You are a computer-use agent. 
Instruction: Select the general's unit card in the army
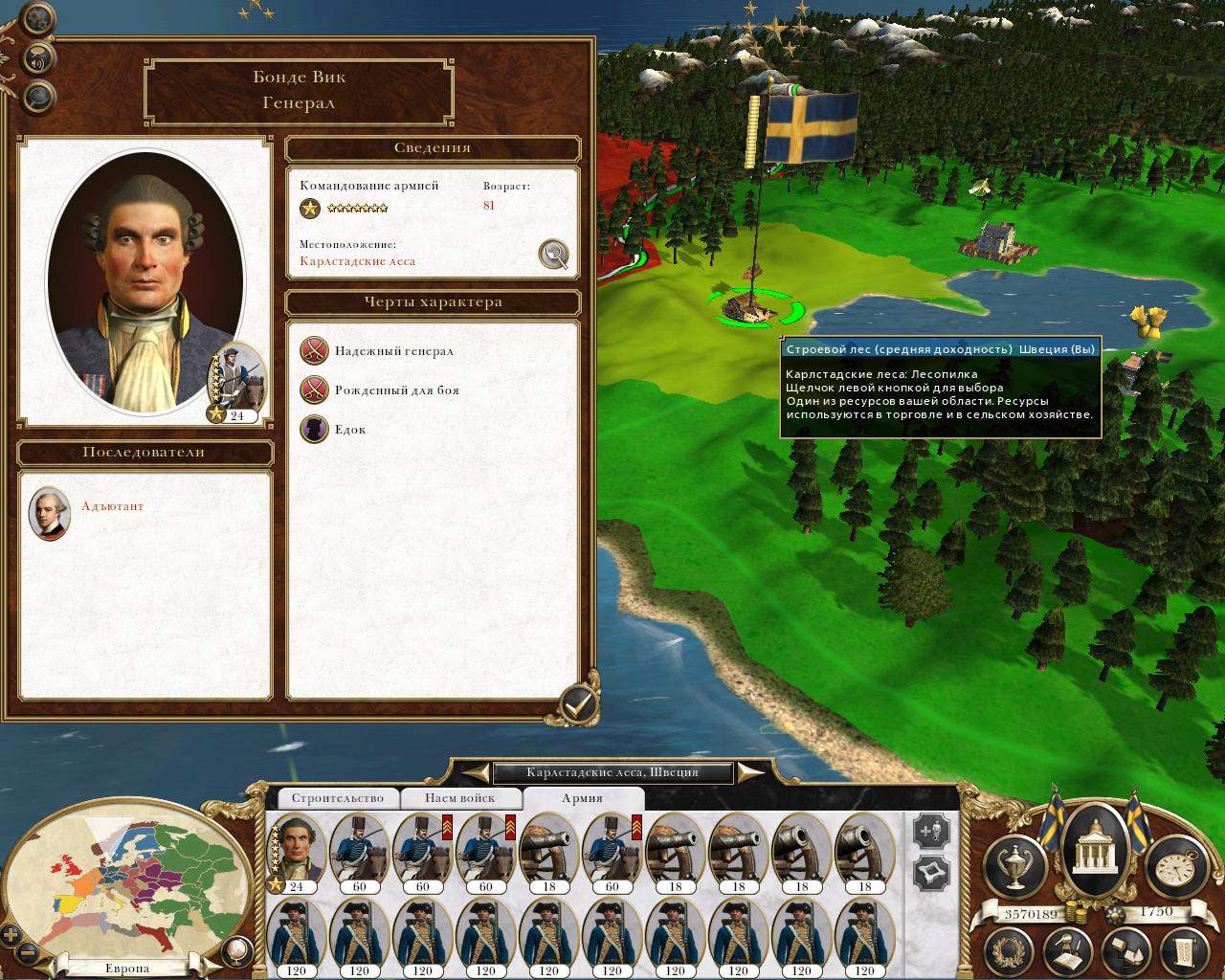296,852
